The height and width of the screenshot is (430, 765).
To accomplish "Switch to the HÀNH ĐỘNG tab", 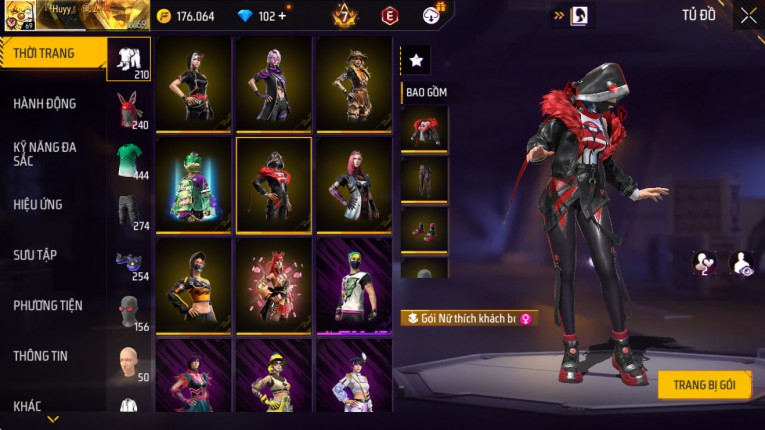I will (x=45, y=104).
